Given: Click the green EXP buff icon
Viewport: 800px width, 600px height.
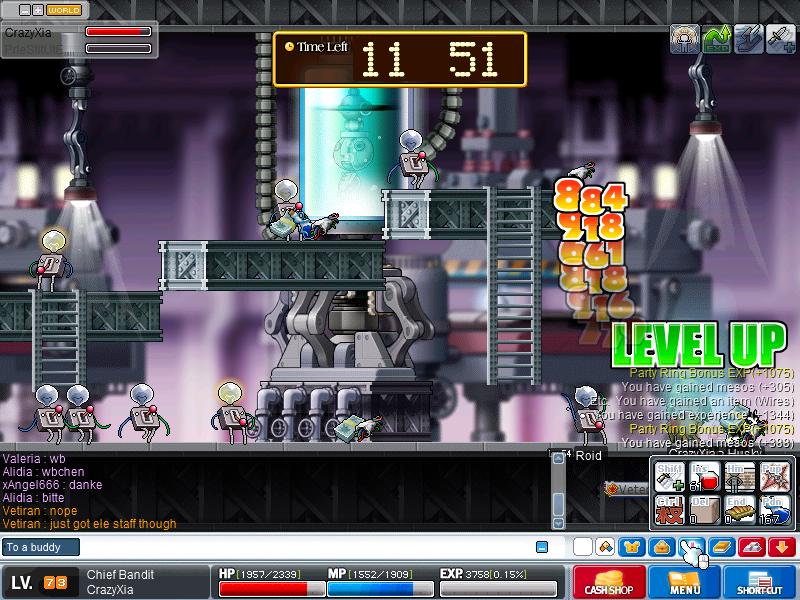Looking at the screenshot, I should click(x=717, y=39).
